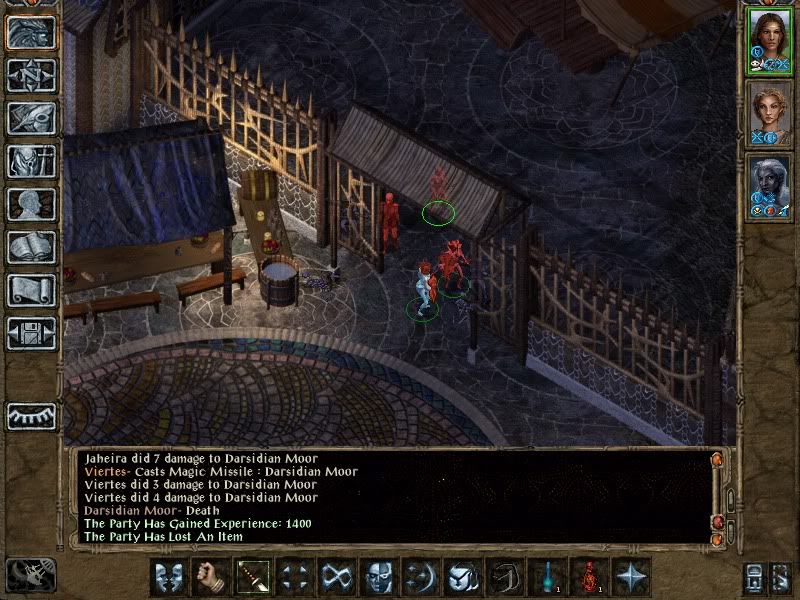Click the closed-eye rest button
The width and height of the screenshot is (800, 600).
[31, 416]
